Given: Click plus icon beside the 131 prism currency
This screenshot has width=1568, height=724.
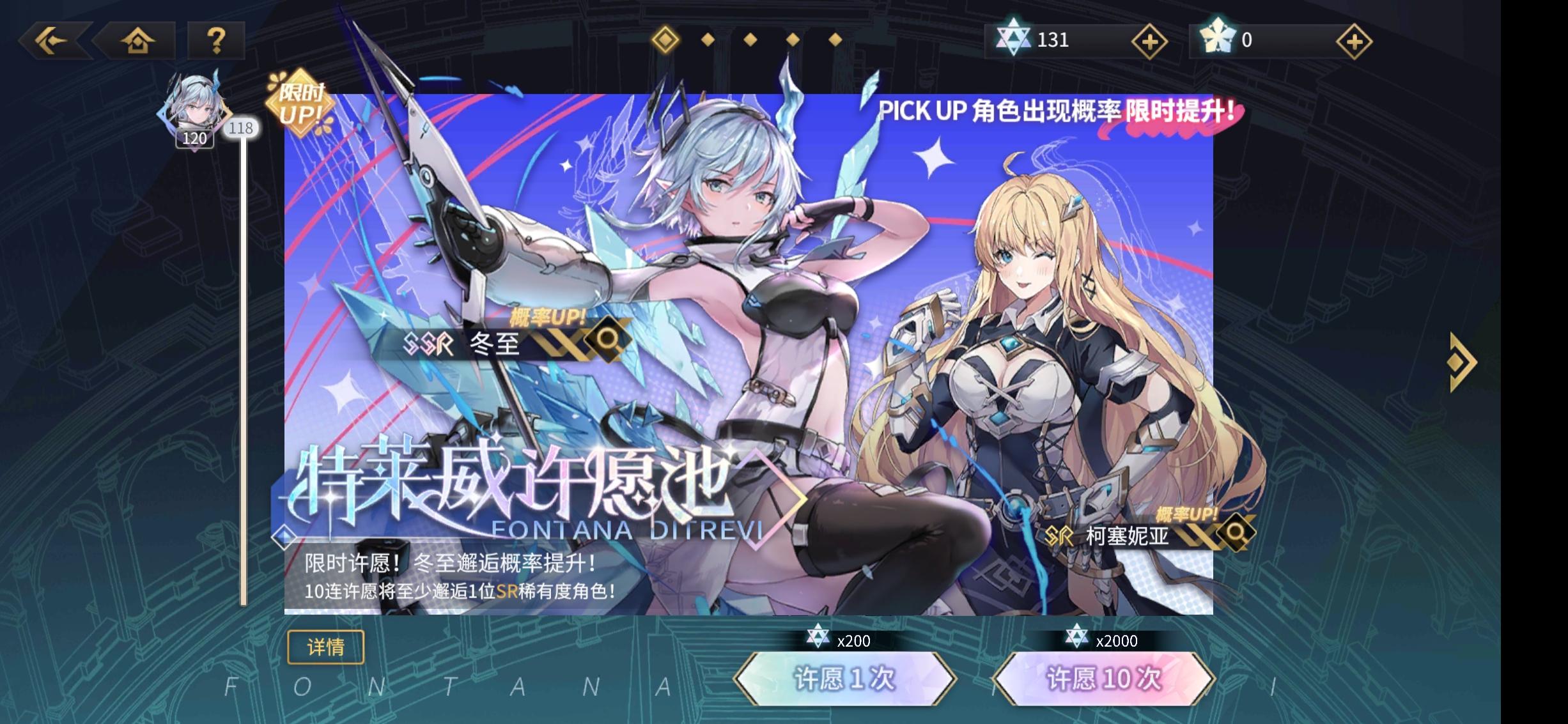Looking at the screenshot, I should point(1149,40).
